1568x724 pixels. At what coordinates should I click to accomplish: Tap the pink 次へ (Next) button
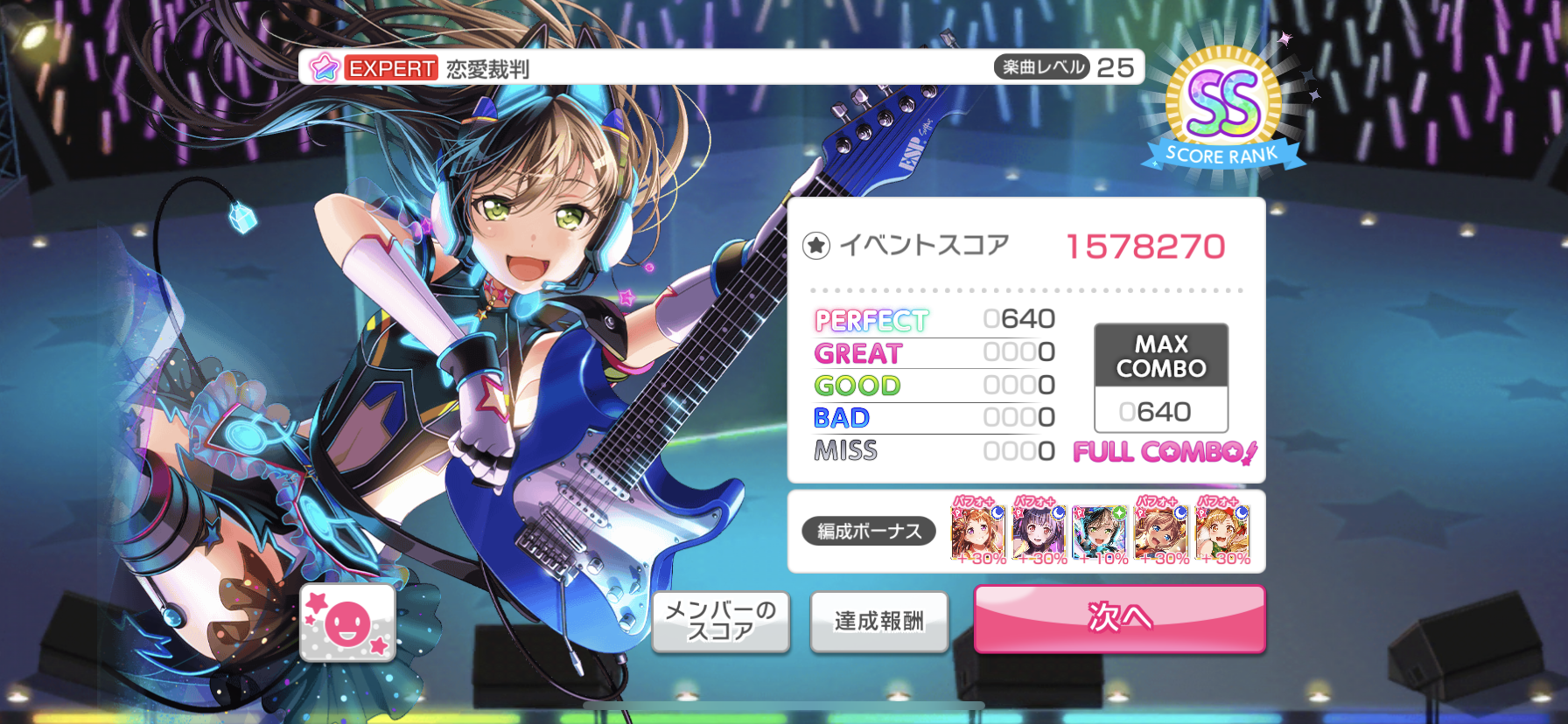pyautogui.click(x=1119, y=618)
